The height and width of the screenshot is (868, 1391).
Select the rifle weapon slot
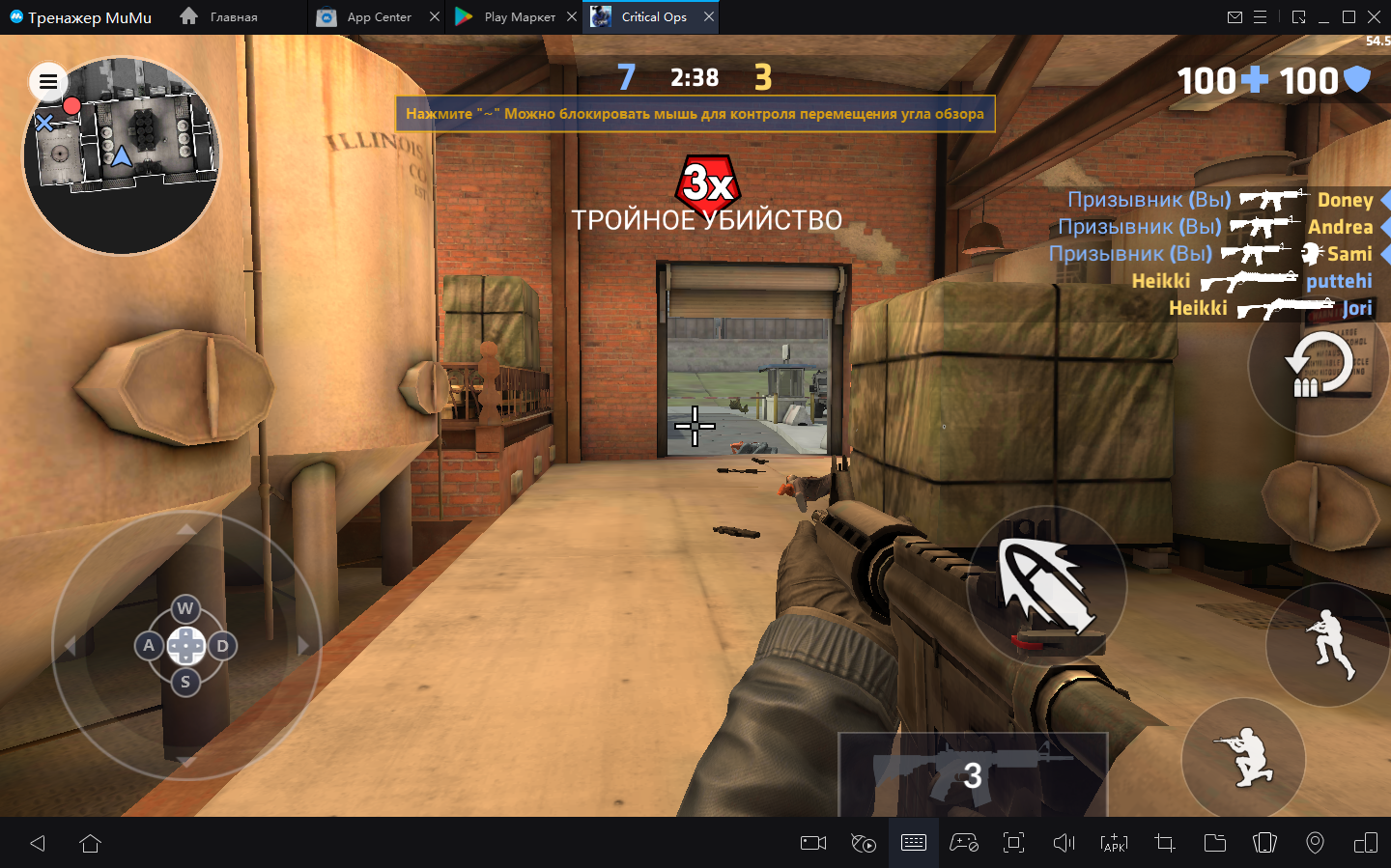(972, 774)
